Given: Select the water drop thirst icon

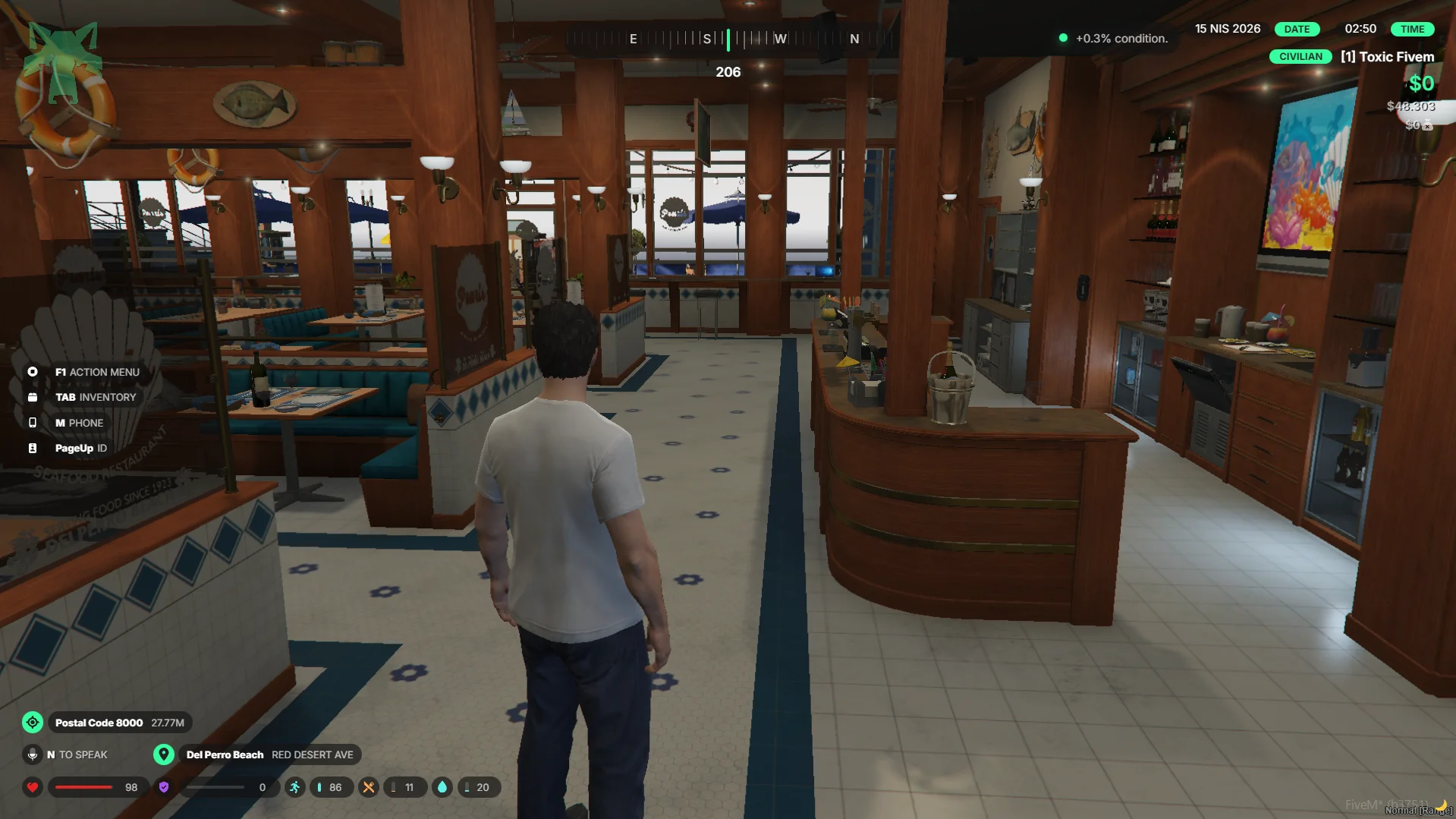Looking at the screenshot, I should point(442,787).
